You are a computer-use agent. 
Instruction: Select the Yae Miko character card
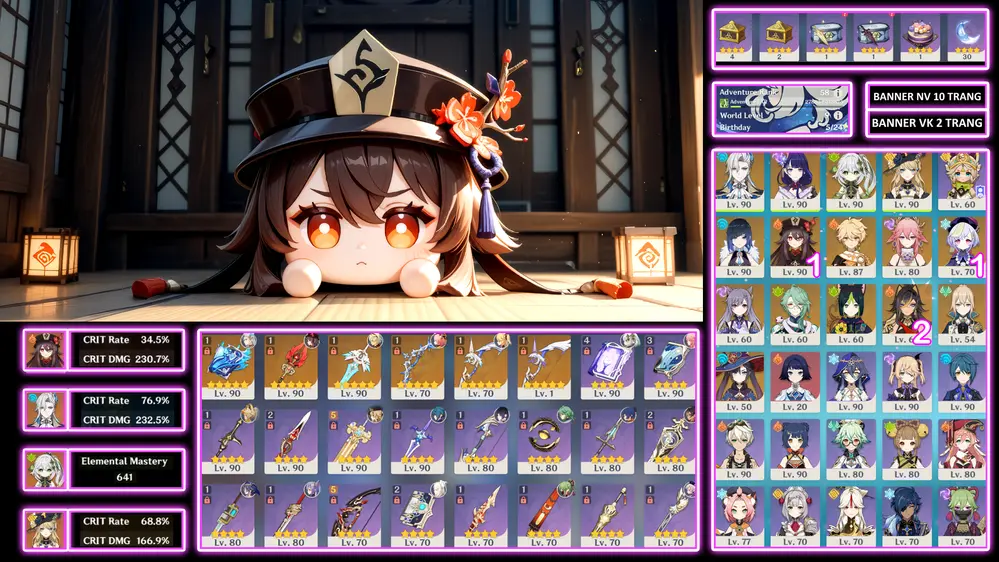907,246
